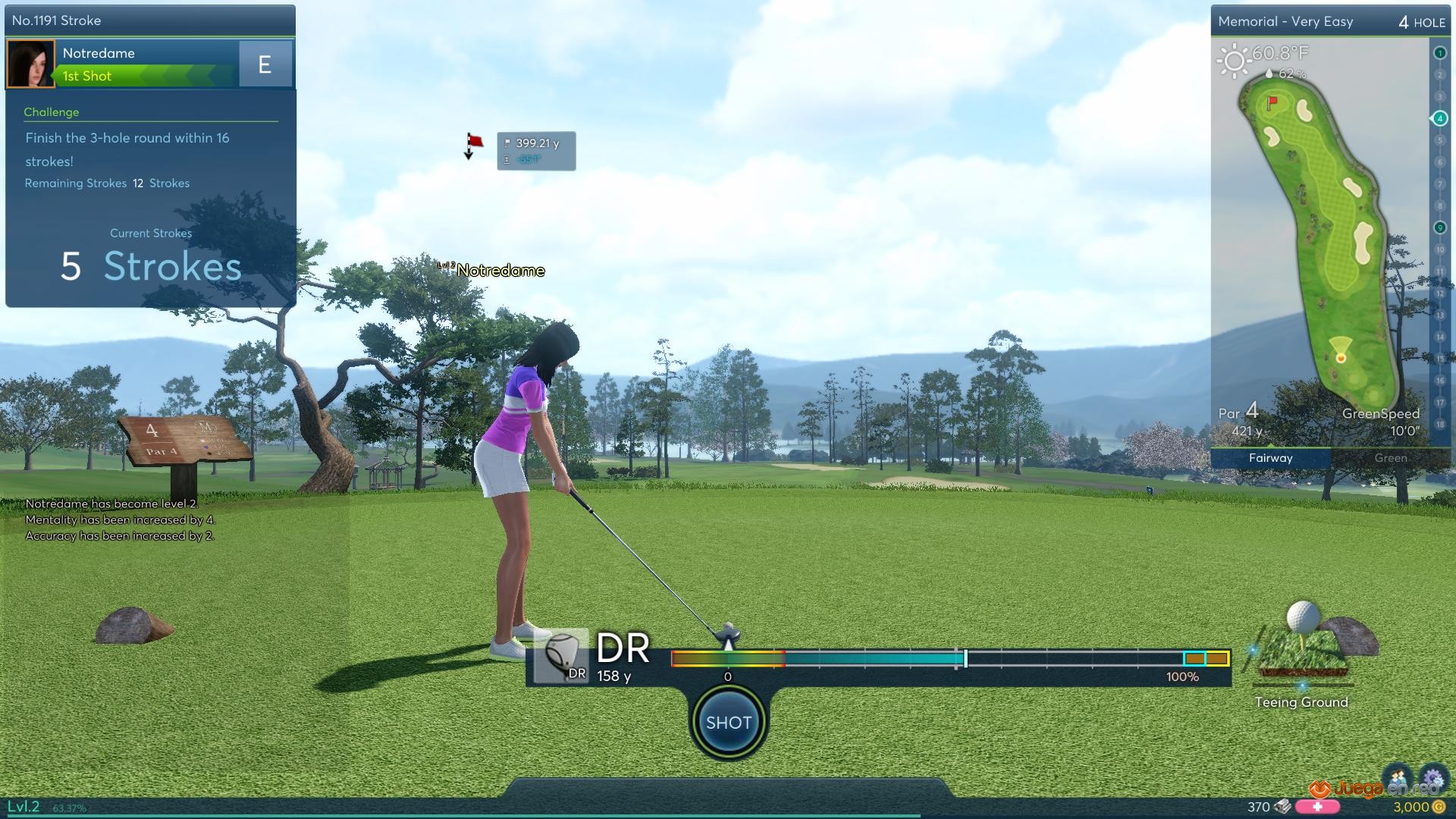Click the 3,000 gold coin balance
Screen dimensions: 1456x819
[1415, 807]
